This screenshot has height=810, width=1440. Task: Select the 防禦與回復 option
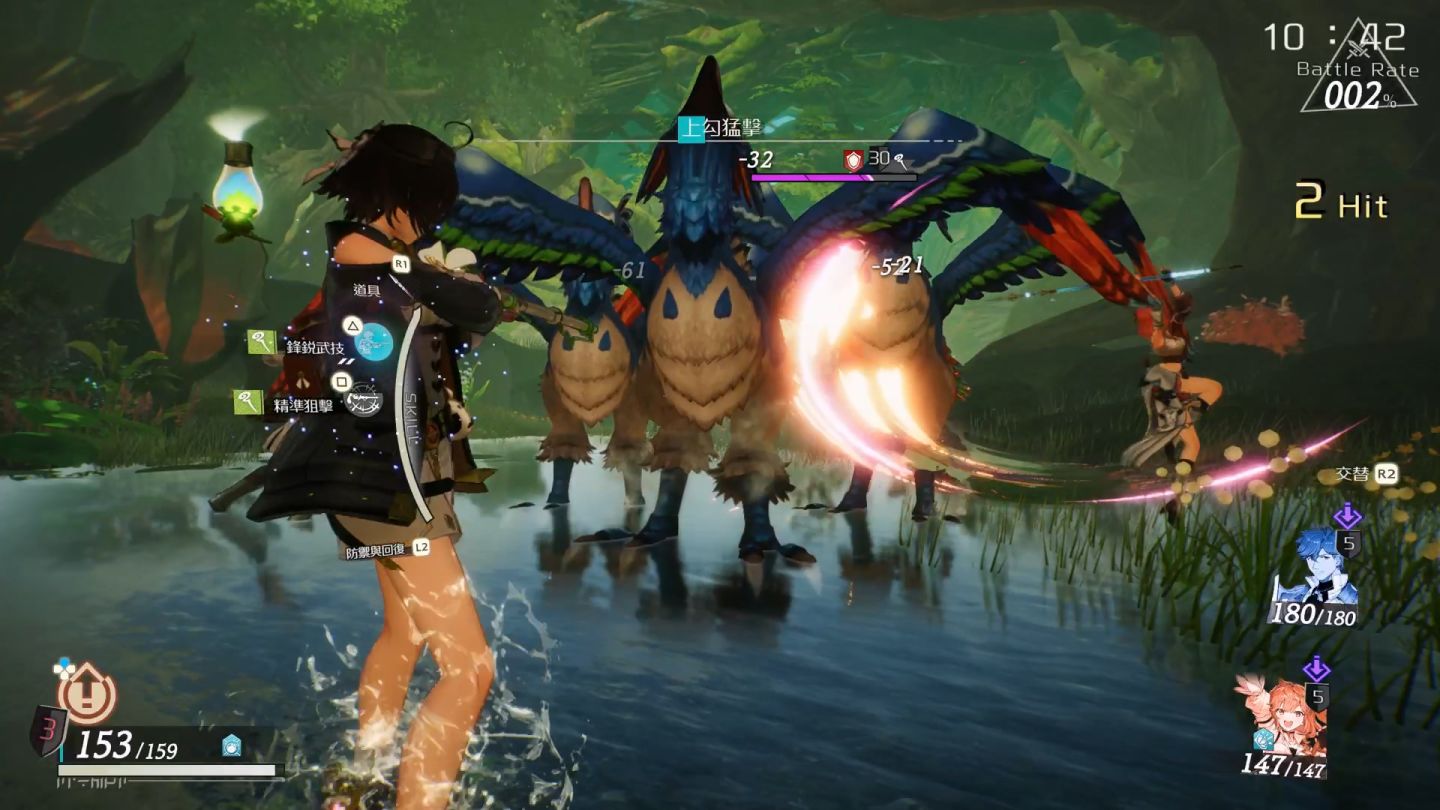pyautogui.click(x=378, y=547)
